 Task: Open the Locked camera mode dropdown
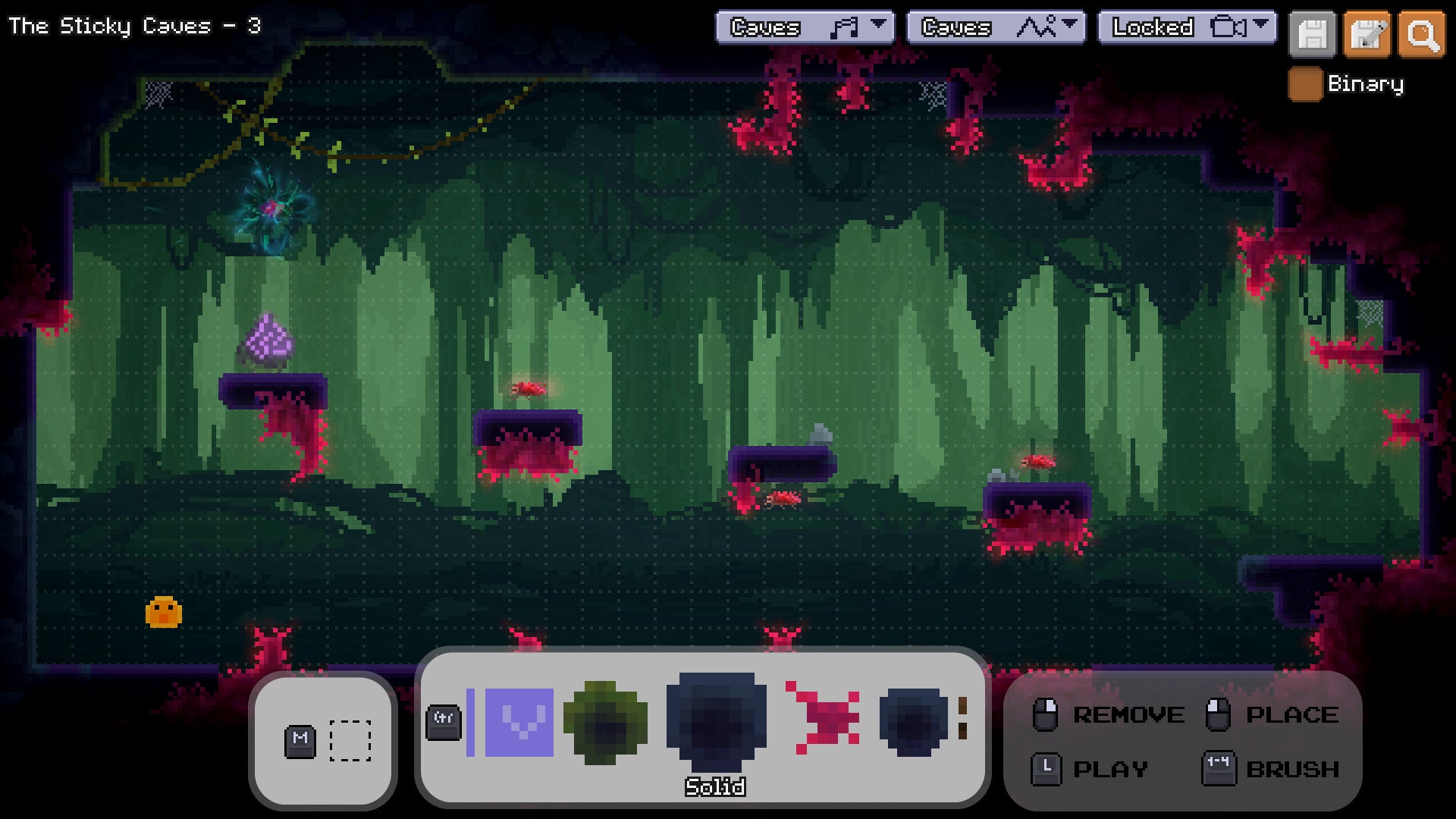click(1187, 27)
